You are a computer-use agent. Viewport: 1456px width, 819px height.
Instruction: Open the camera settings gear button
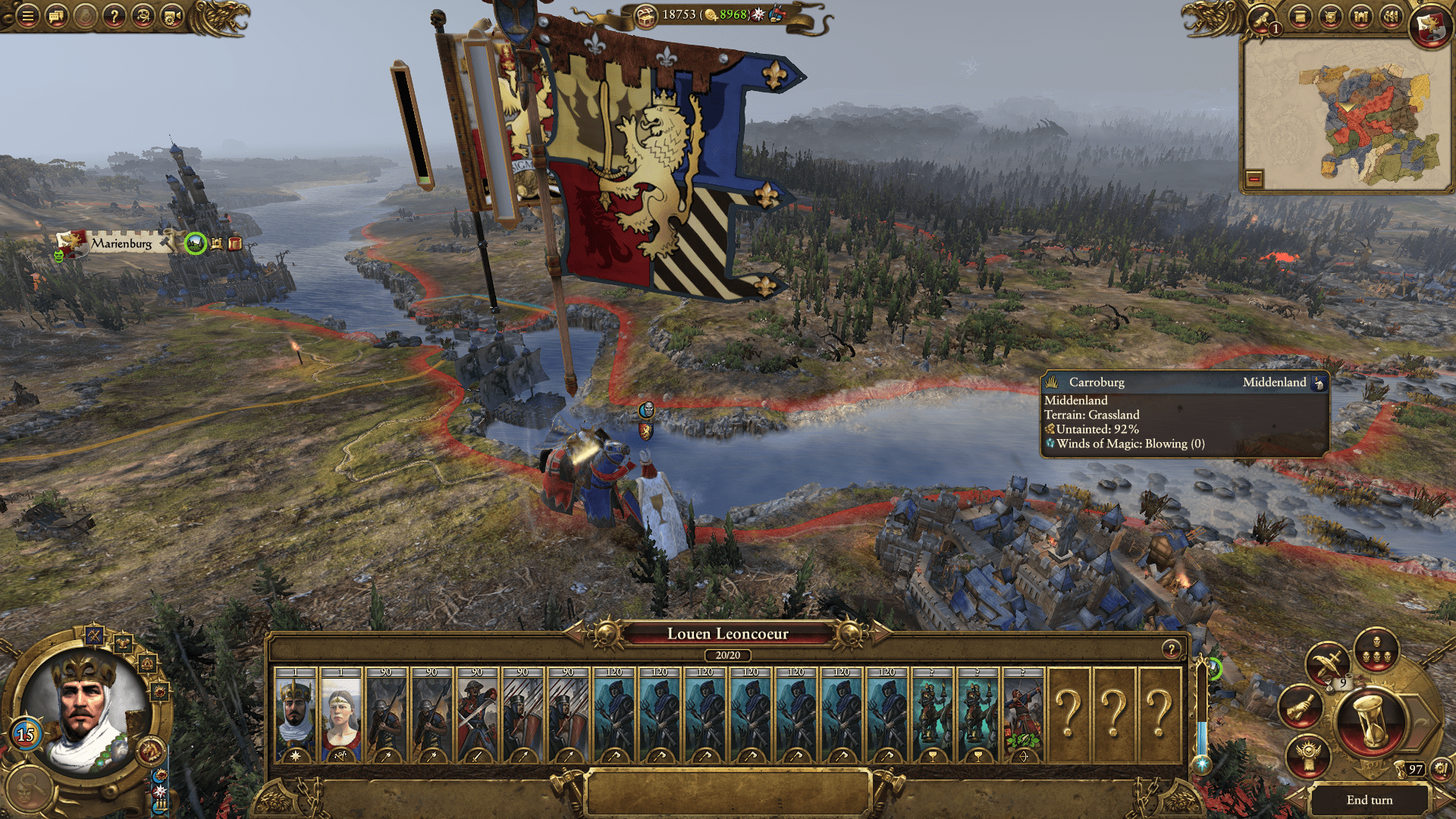172,15
